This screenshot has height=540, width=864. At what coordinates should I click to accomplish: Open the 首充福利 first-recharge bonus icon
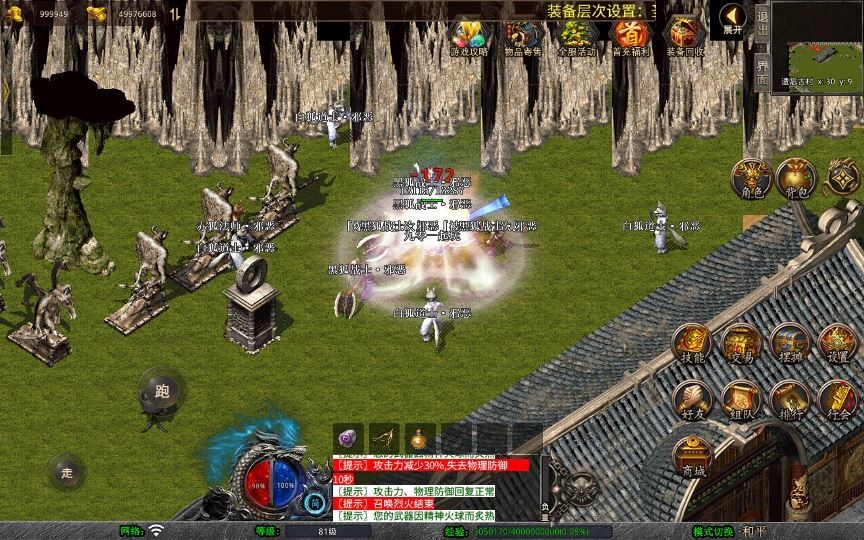629,37
